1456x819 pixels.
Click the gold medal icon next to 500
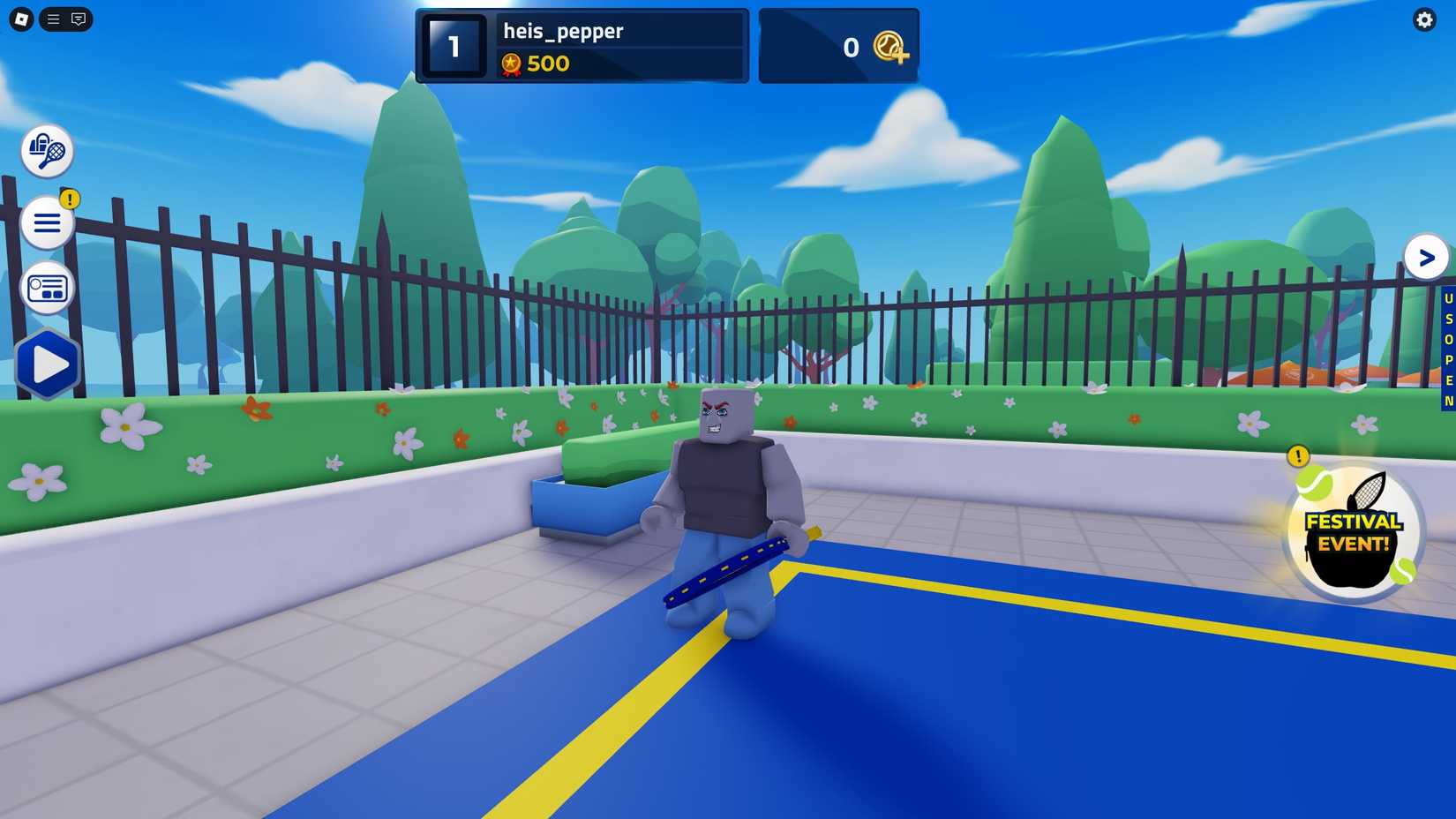pos(510,64)
